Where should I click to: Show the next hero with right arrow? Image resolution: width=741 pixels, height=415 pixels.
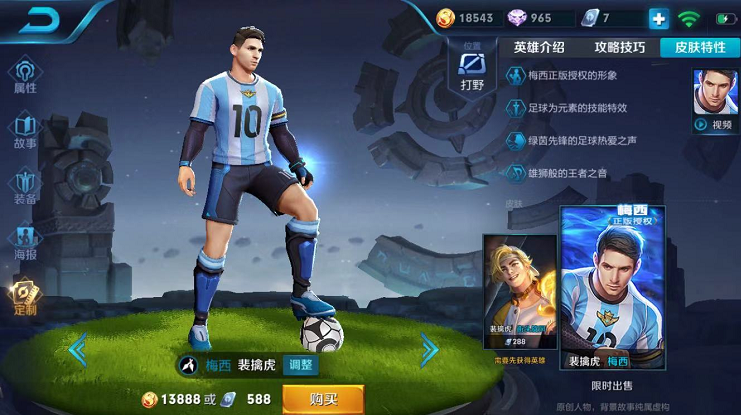tap(429, 348)
